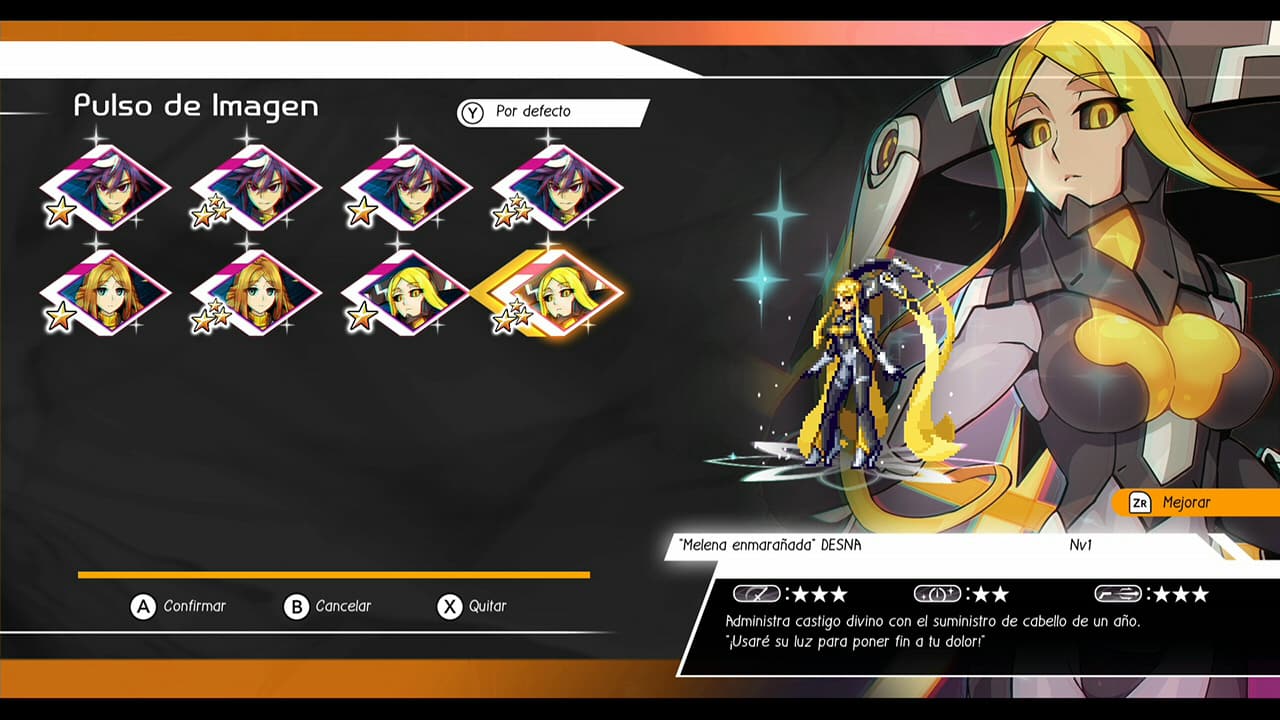The height and width of the screenshot is (720, 1280).
Task: Remove the pulse with X Quitar
Action: [x=475, y=606]
